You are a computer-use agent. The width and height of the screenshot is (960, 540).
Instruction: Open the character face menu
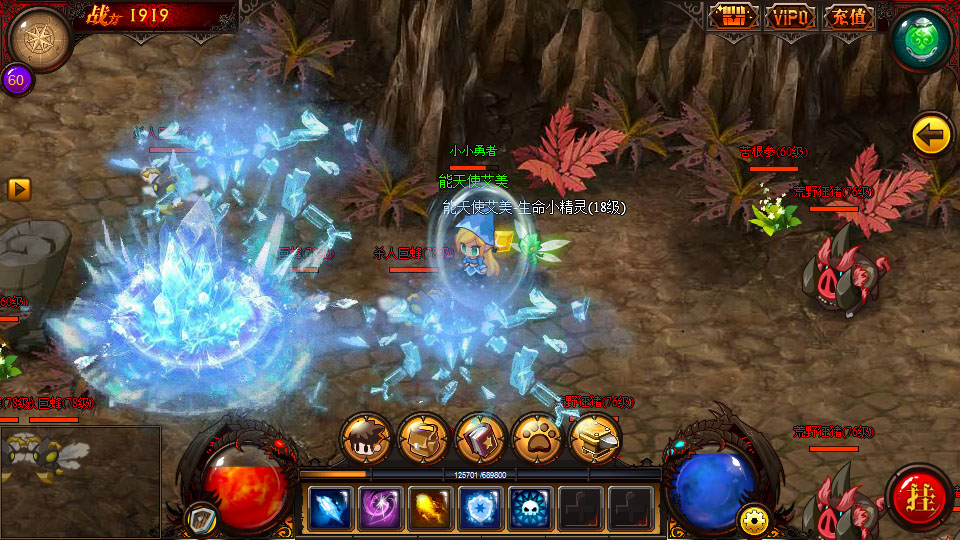click(x=366, y=437)
